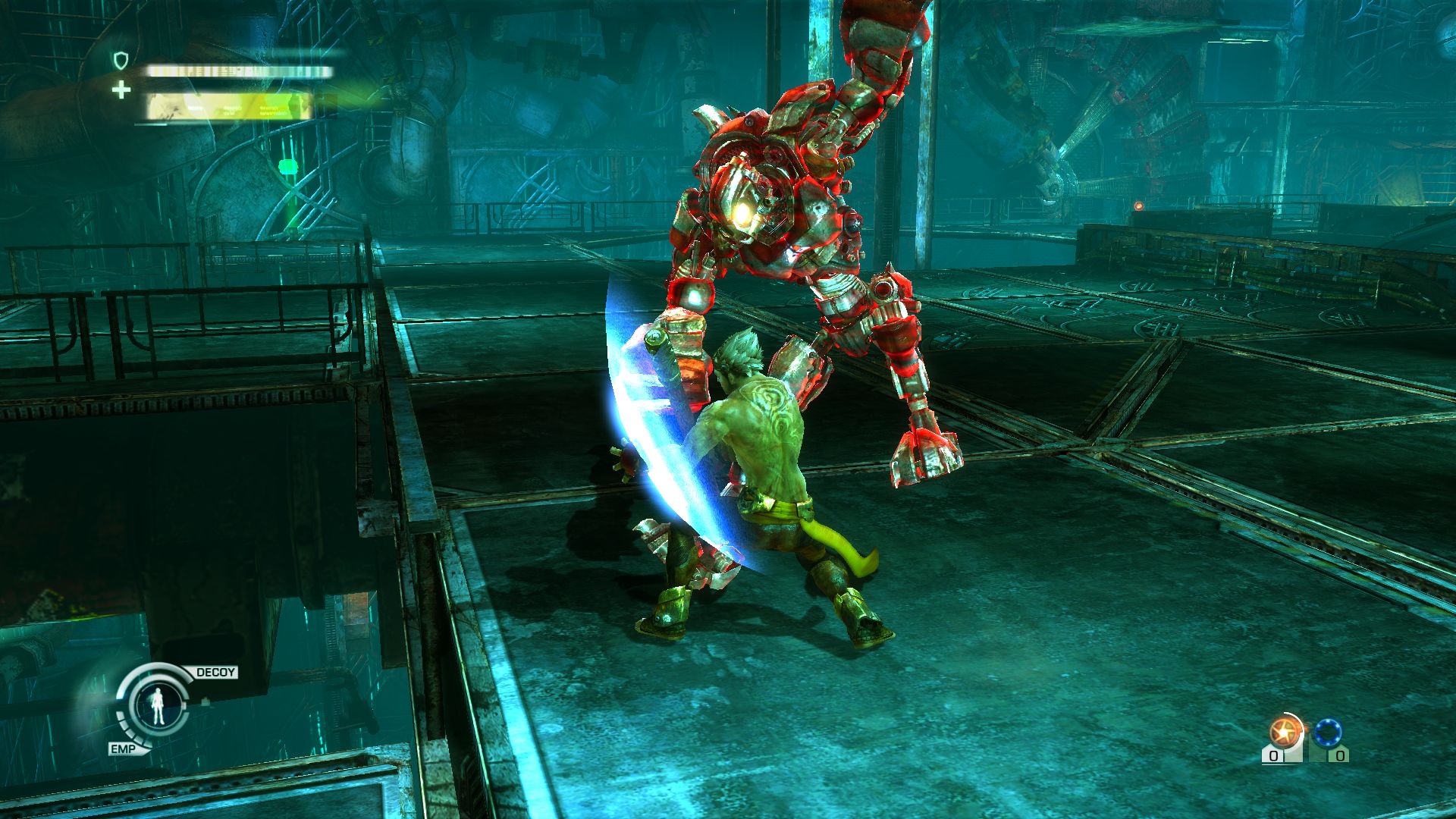Activate the DECOY command label

(x=216, y=673)
